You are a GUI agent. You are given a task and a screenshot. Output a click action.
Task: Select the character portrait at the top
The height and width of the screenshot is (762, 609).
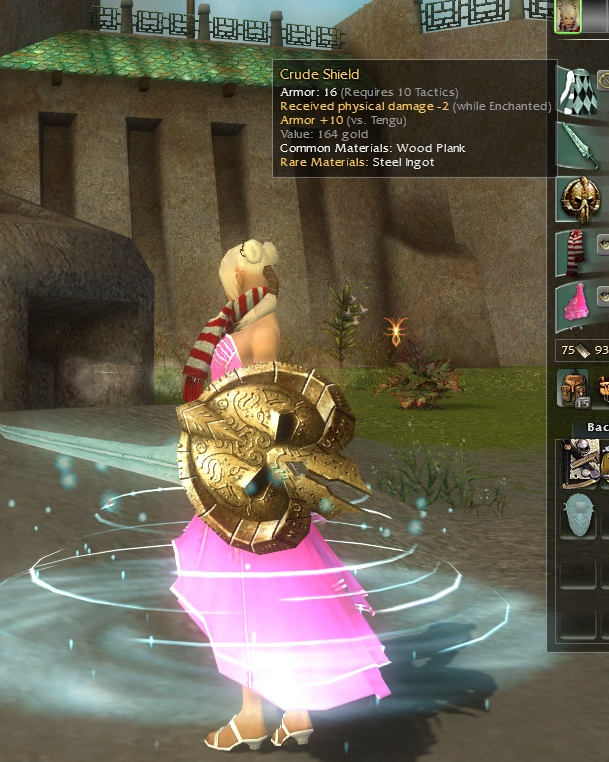pyautogui.click(x=568, y=16)
